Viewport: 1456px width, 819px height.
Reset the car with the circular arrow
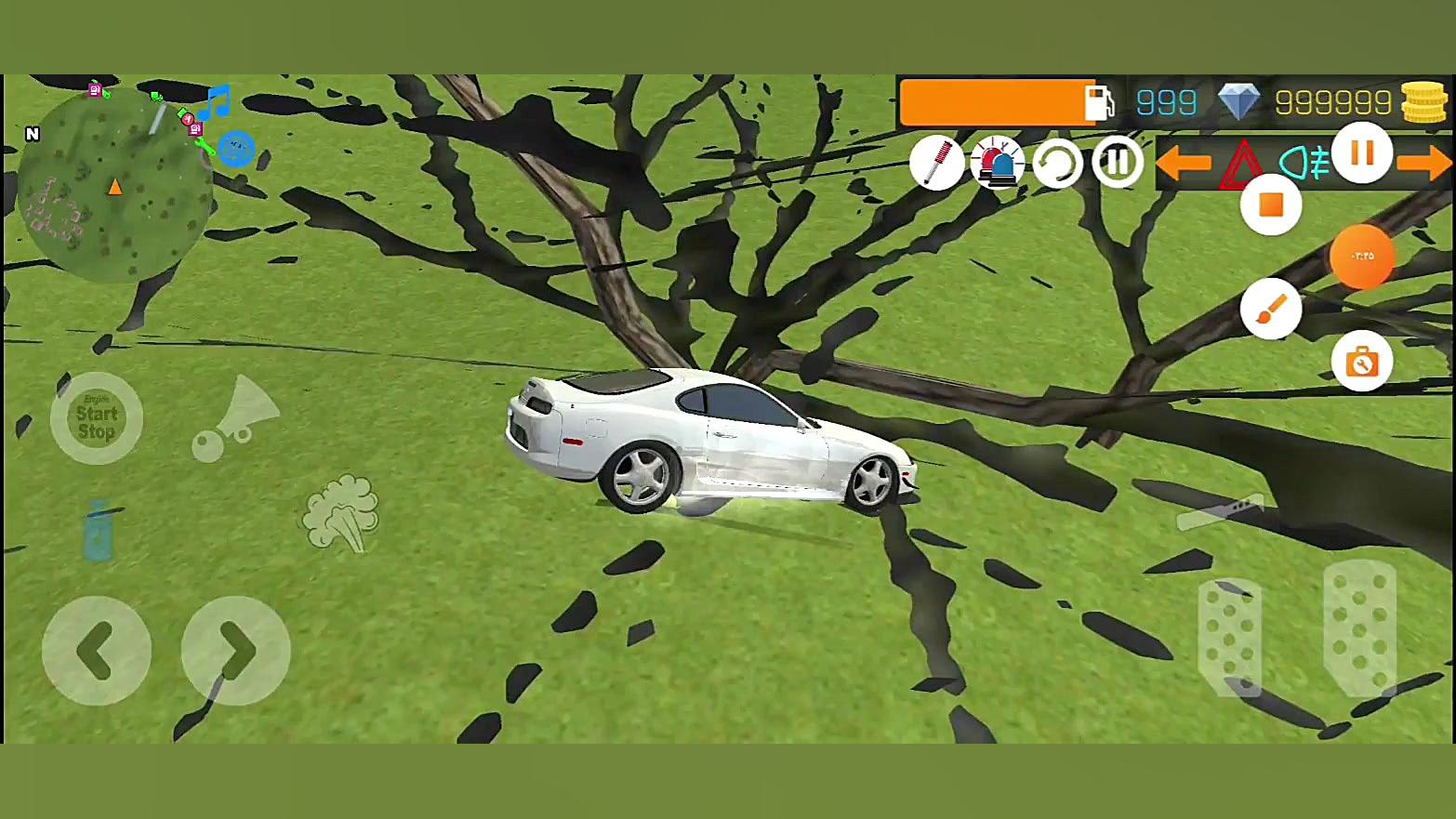pyautogui.click(x=1057, y=164)
